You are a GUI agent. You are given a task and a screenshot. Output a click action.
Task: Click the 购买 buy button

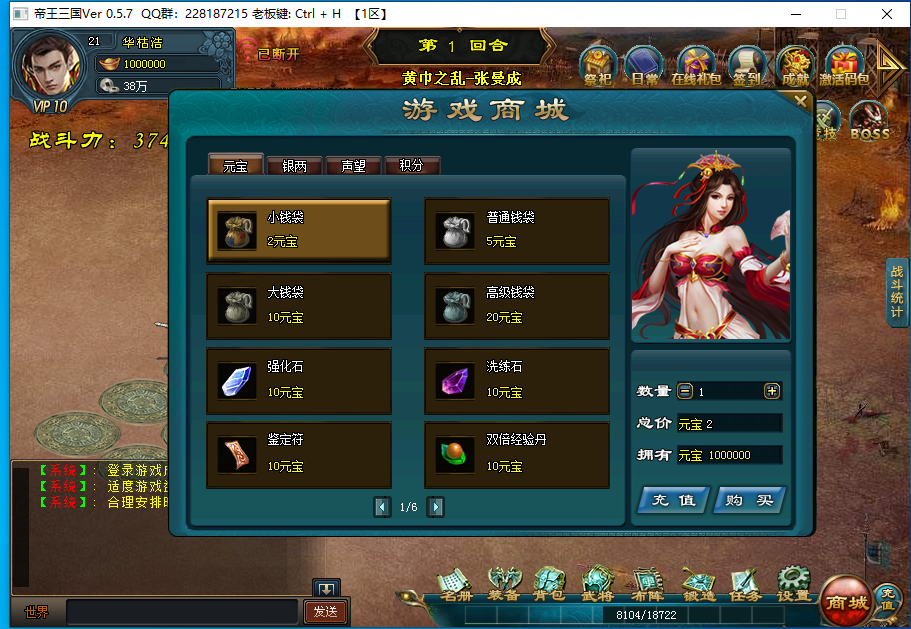click(749, 500)
